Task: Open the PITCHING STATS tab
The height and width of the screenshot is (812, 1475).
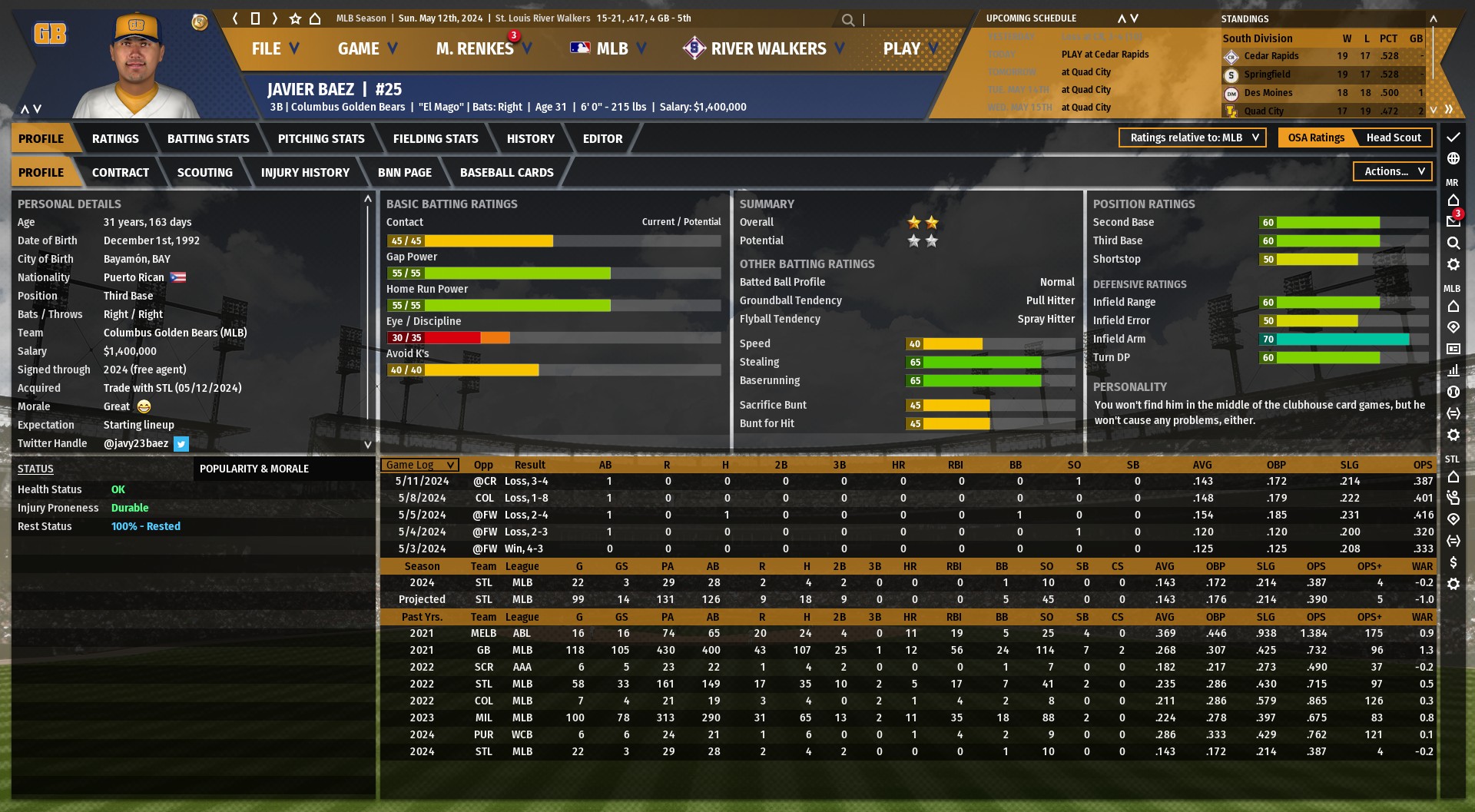Action: coord(321,139)
